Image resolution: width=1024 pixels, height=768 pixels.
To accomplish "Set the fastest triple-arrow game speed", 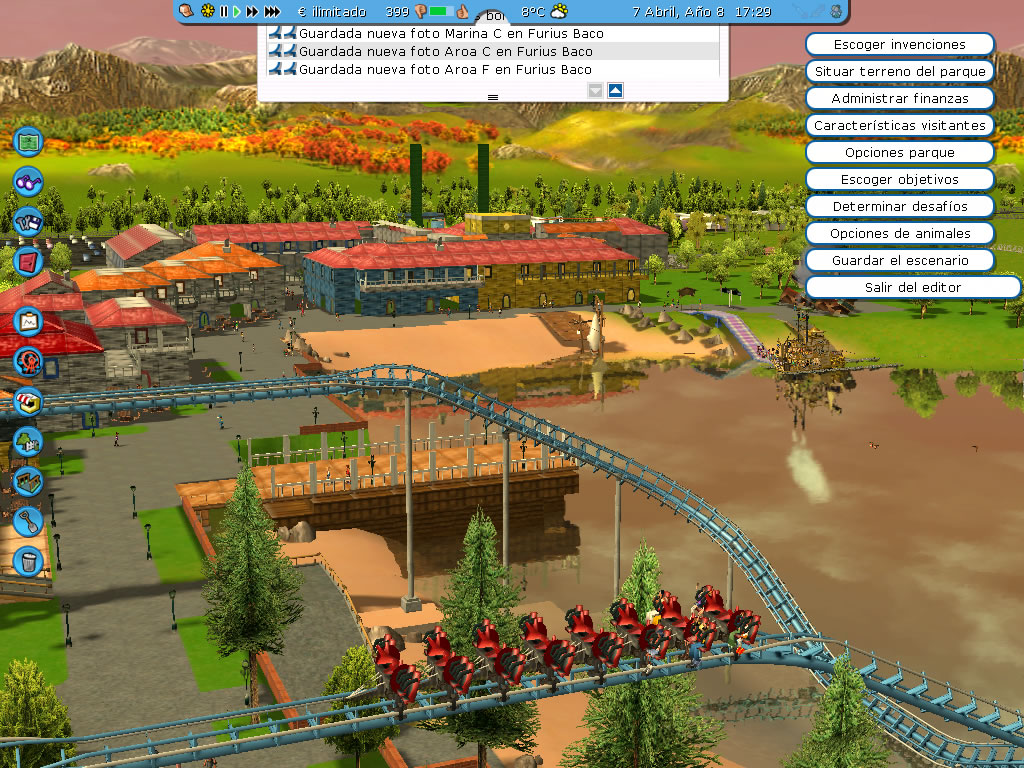I will coord(272,12).
